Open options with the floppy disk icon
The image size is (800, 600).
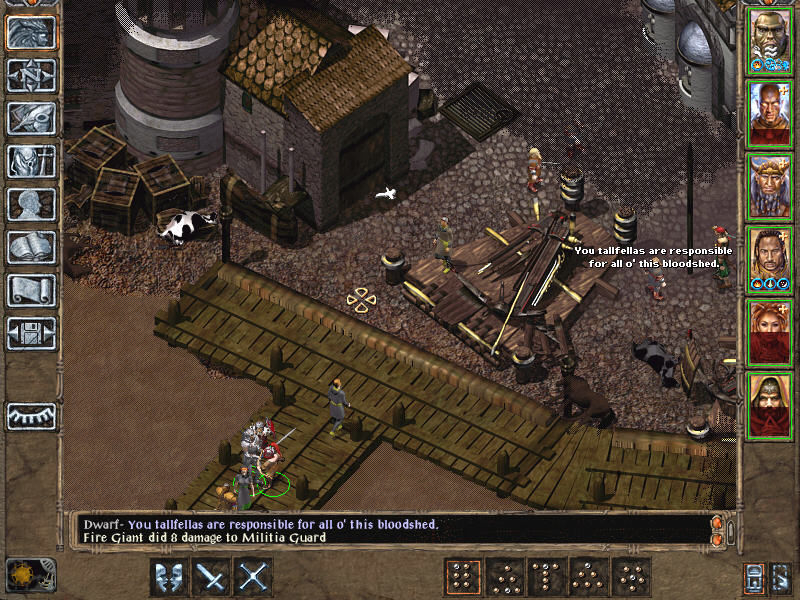point(32,334)
